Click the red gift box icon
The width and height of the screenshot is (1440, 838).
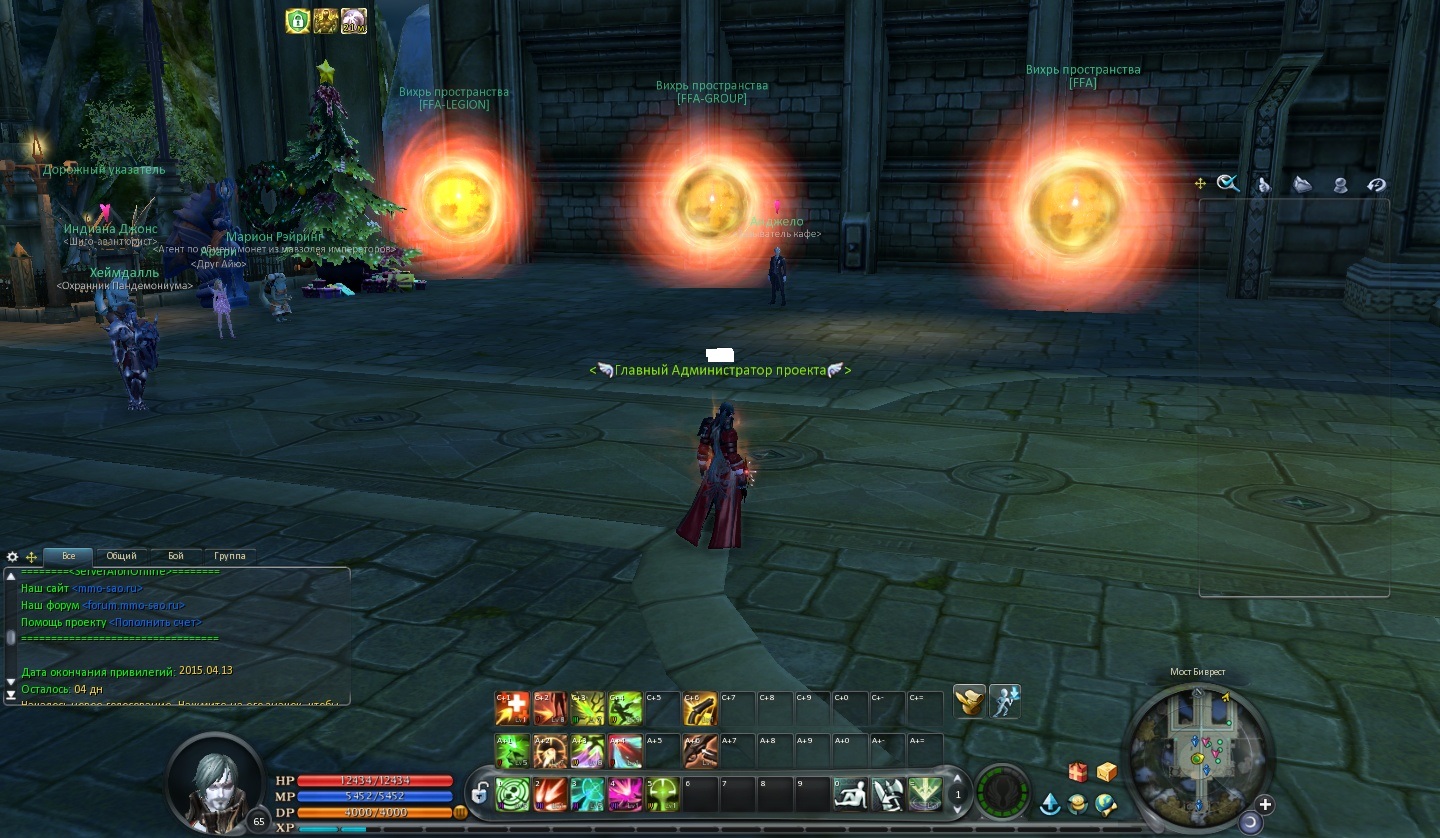click(x=1077, y=772)
